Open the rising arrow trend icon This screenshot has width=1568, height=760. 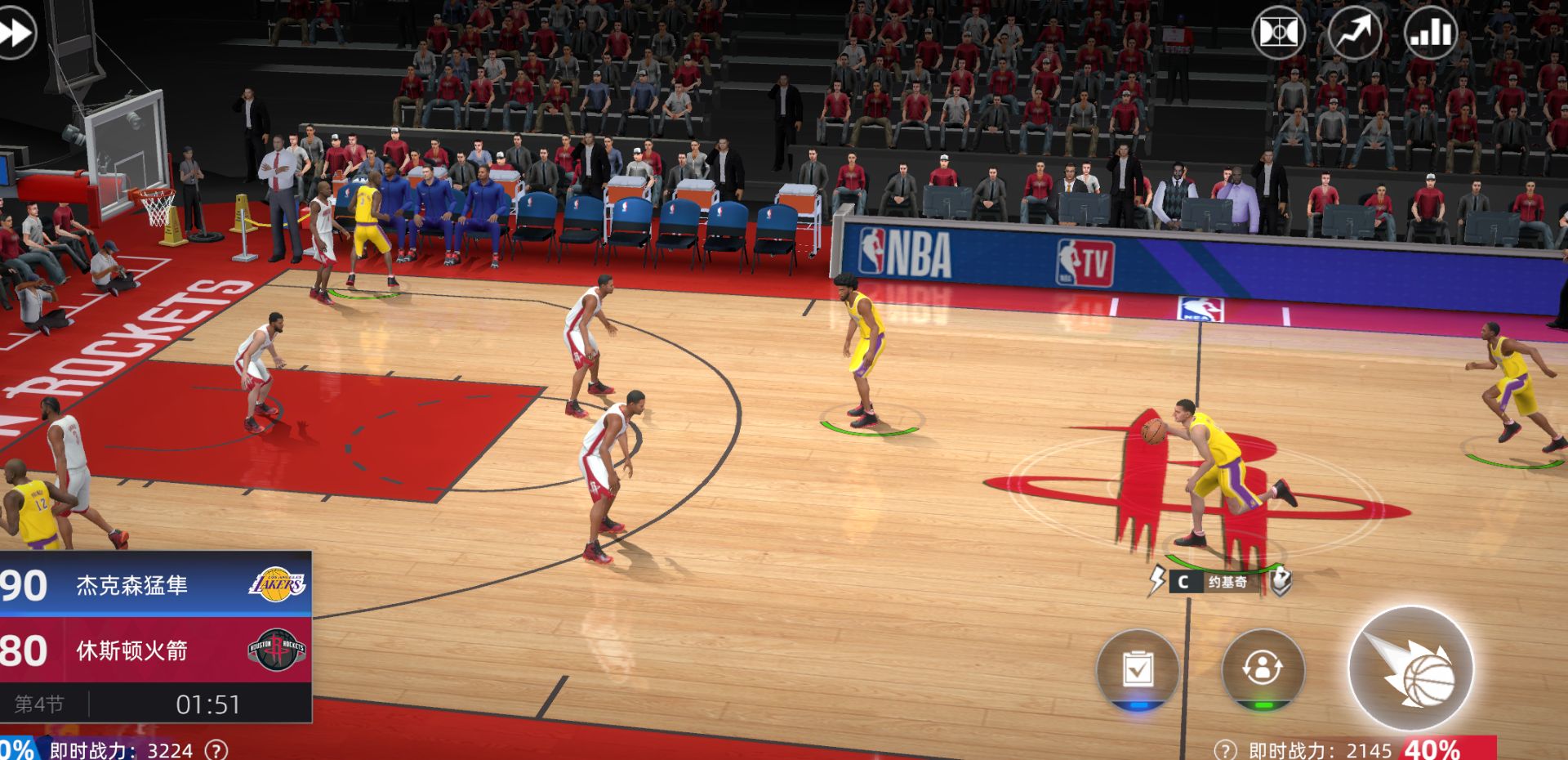(1354, 33)
